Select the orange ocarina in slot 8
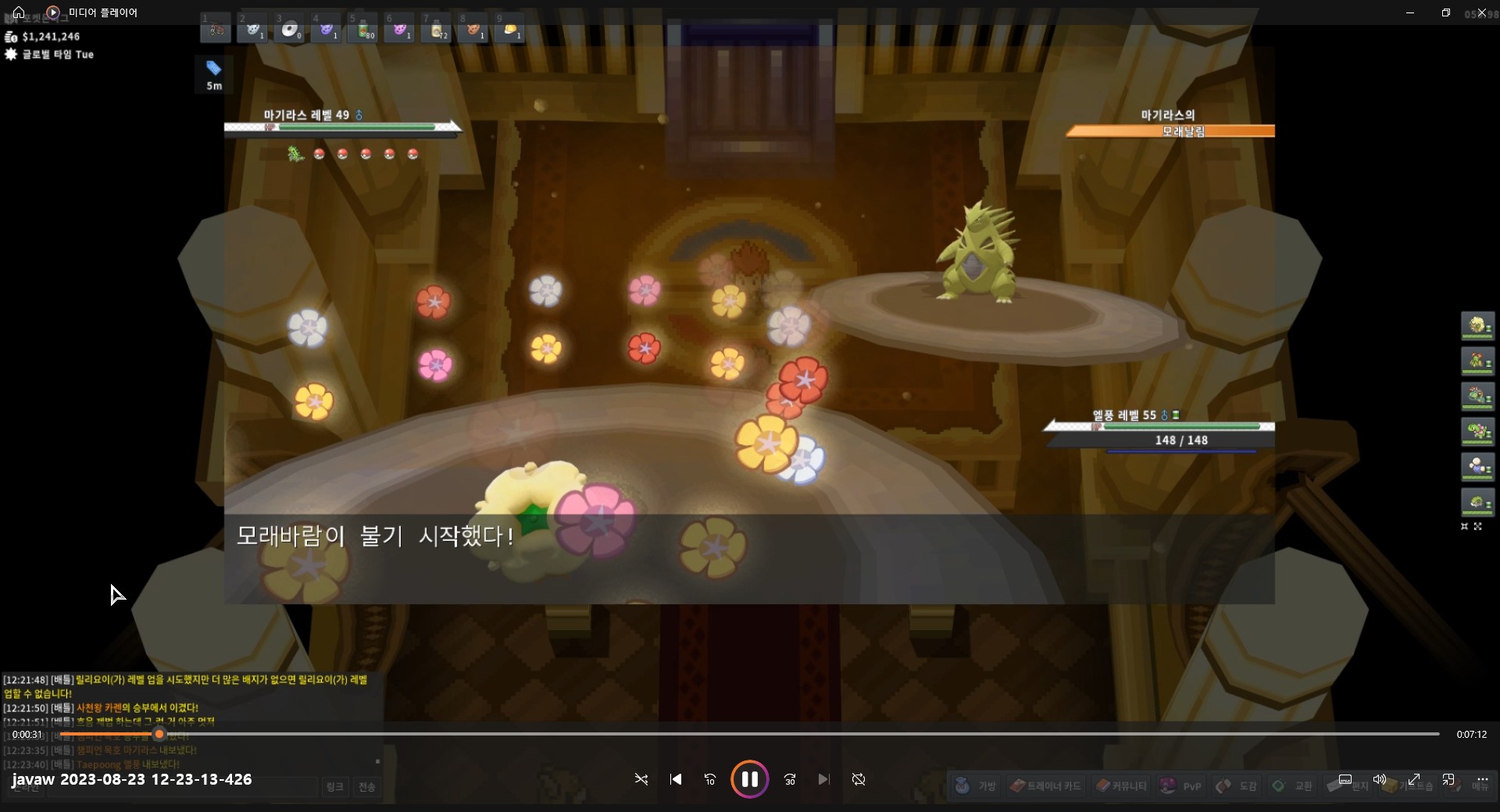The width and height of the screenshot is (1500, 812). (473, 30)
